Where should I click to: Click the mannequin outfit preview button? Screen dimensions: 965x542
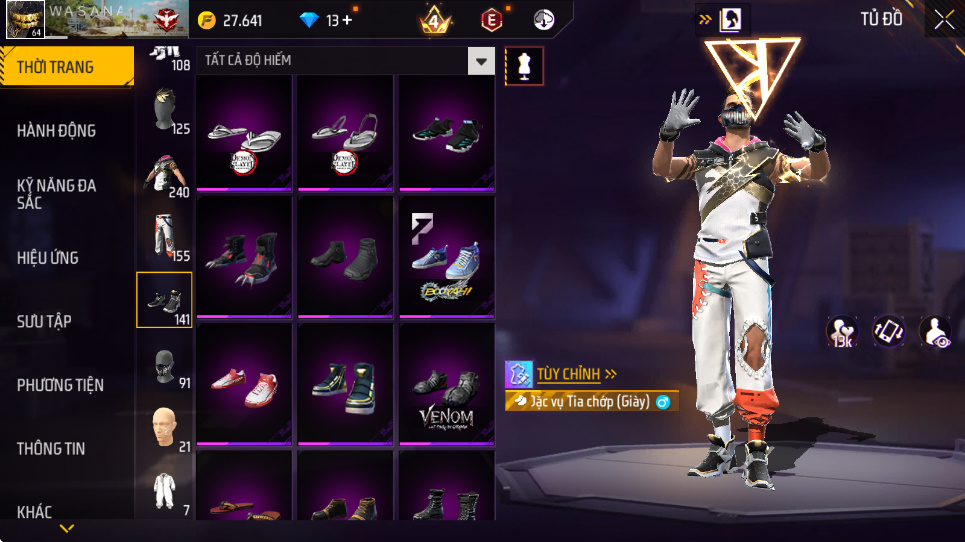pyautogui.click(x=525, y=65)
